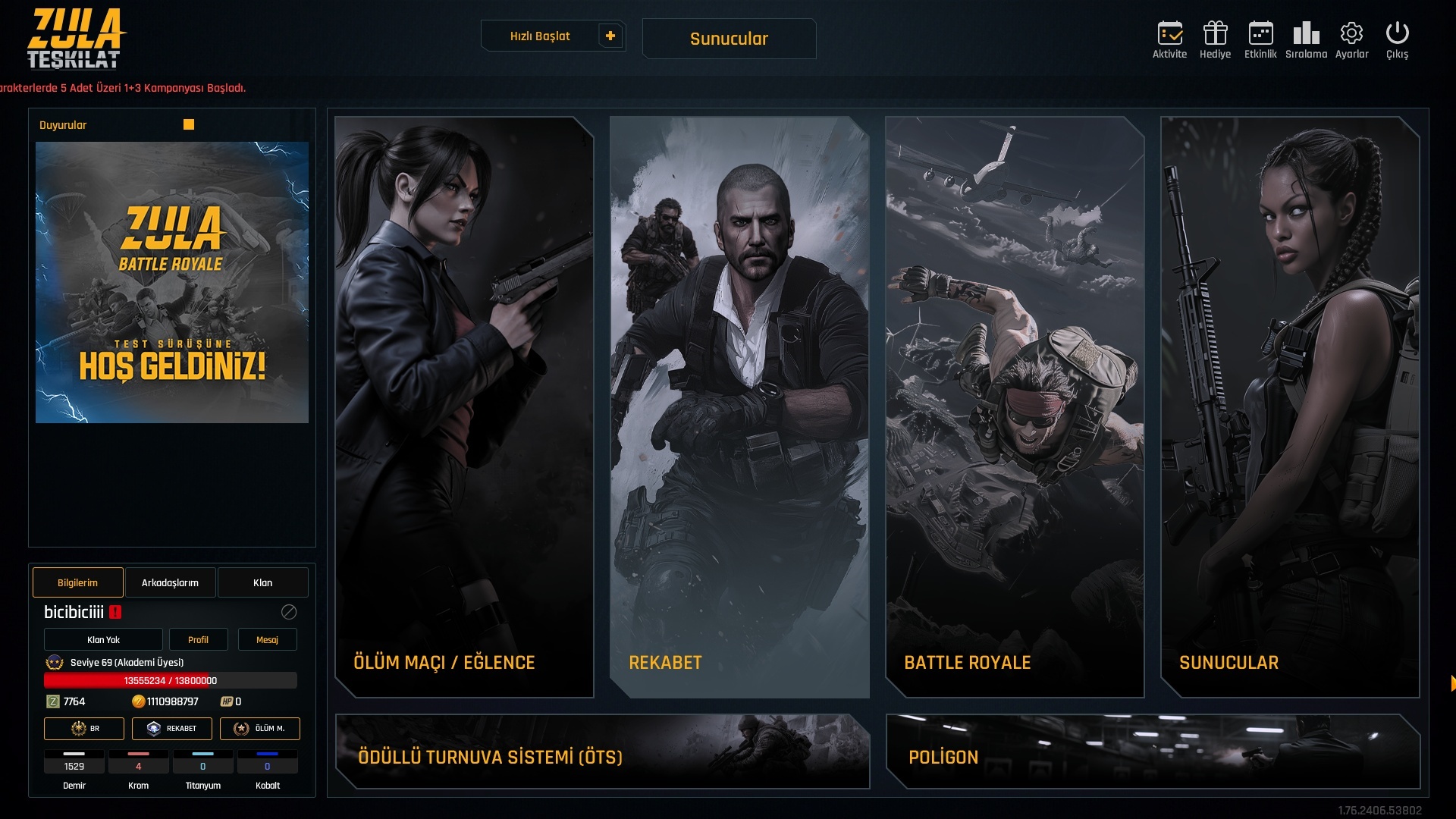Screen dimensions: 1456x819
Task: Choose the Rekabet mode card
Action: point(739,406)
